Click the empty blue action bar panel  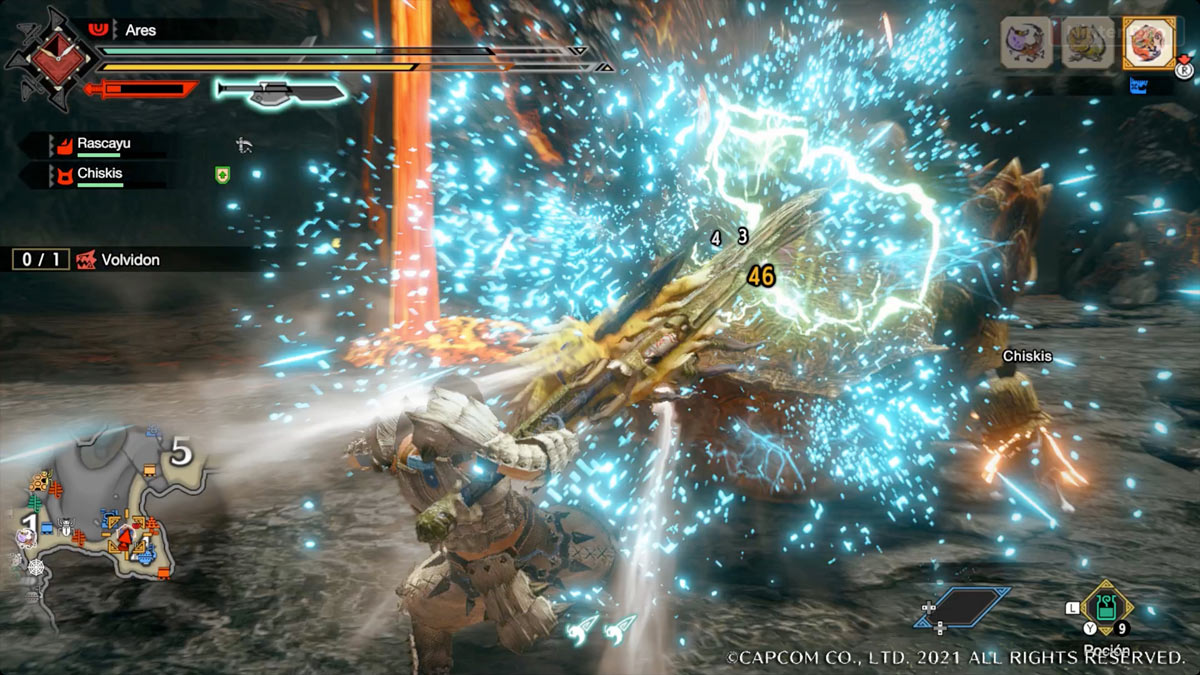[962, 607]
